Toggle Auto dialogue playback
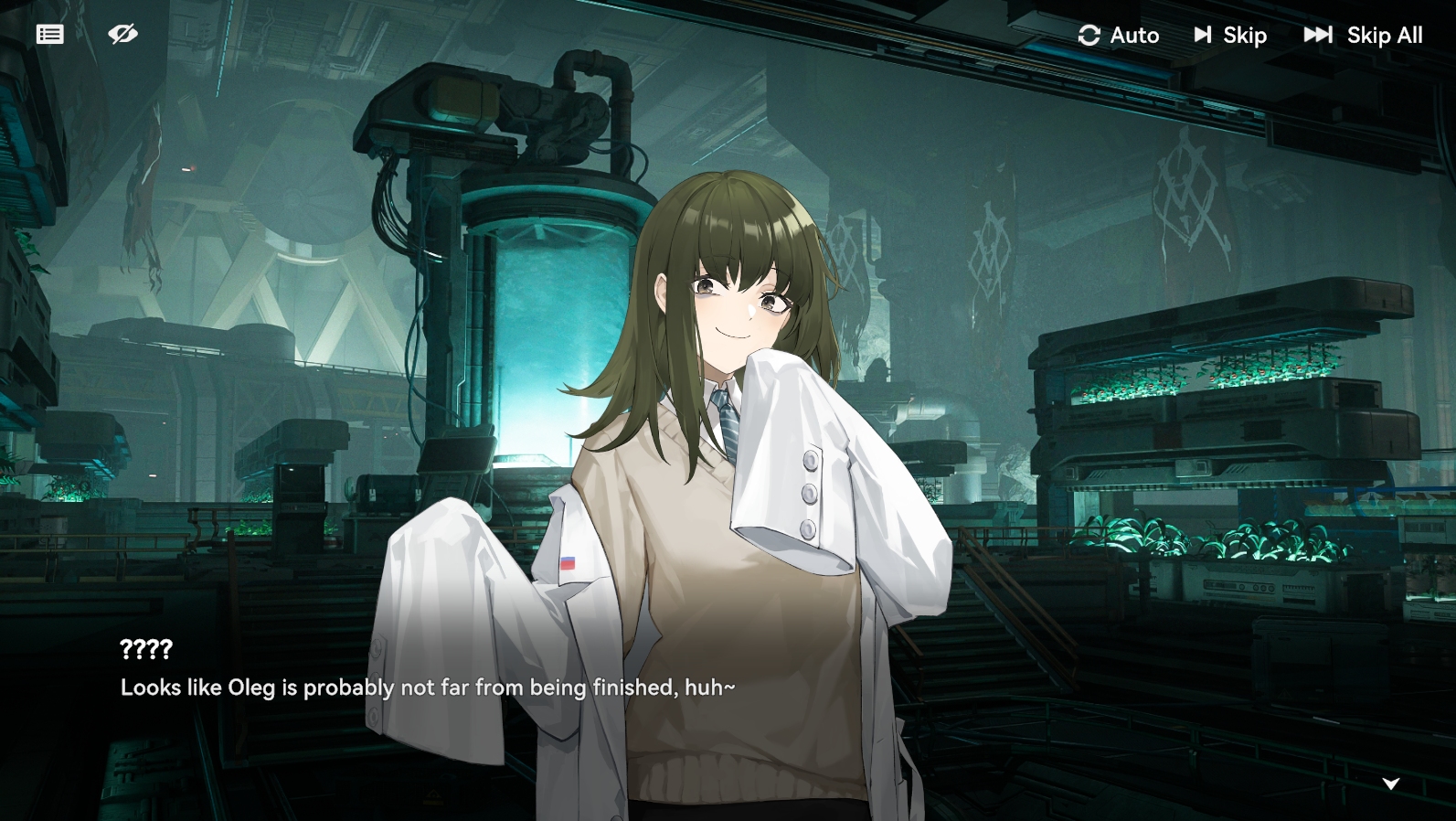 pyautogui.click(x=1119, y=36)
